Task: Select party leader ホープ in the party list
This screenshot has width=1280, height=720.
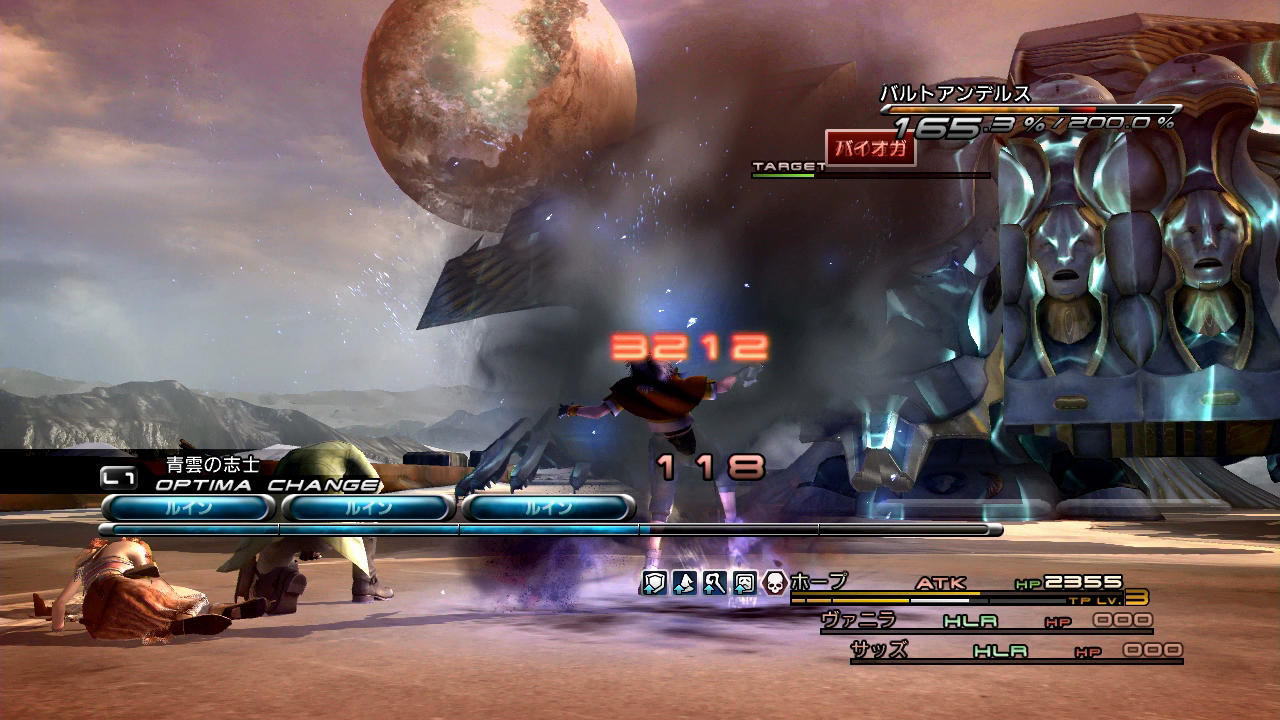Action: click(x=818, y=581)
